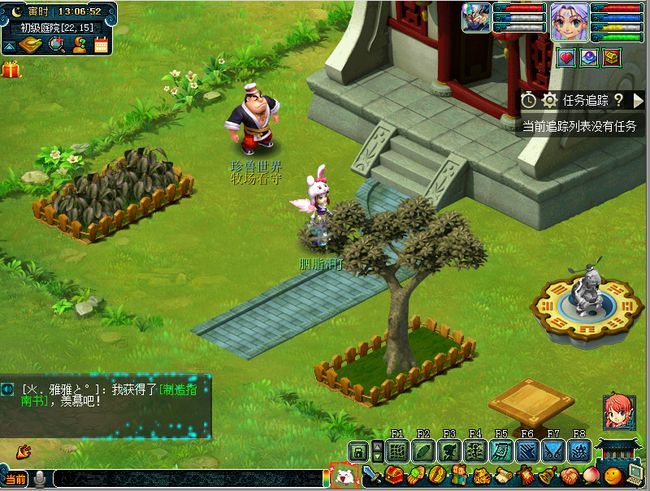Toggle the hotbar lock button
Viewport: 650px width, 491px height.
point(358,451)
